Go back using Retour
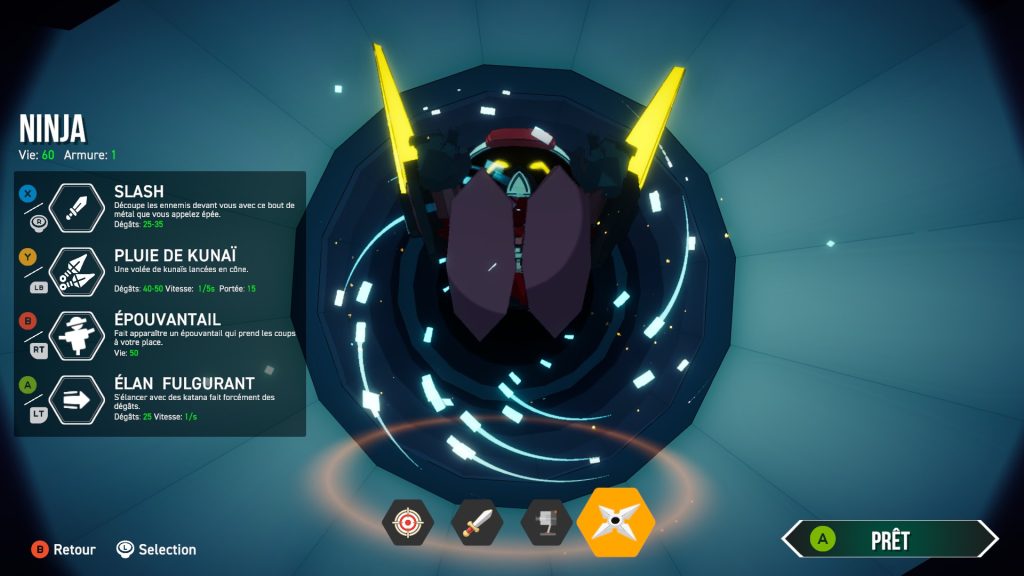Screen dimensions: 1024x576 click(x=64, y=549)
